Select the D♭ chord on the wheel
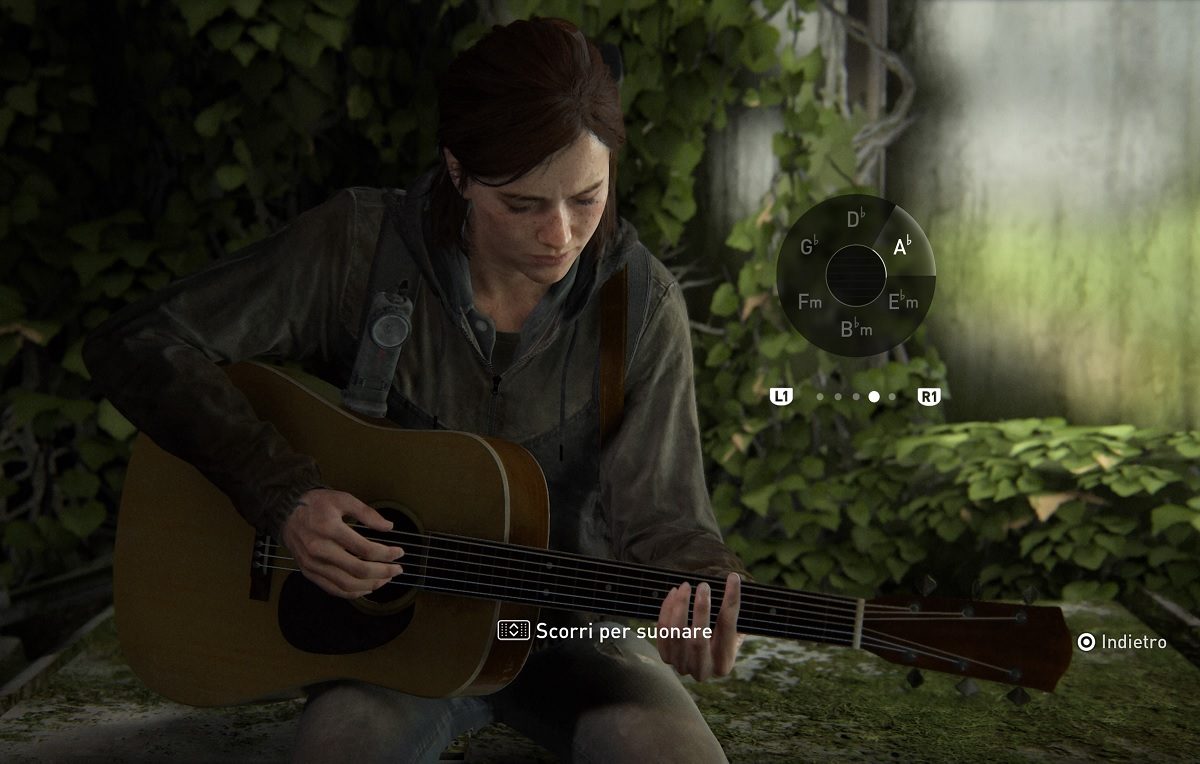 click(x=855, y=220)
